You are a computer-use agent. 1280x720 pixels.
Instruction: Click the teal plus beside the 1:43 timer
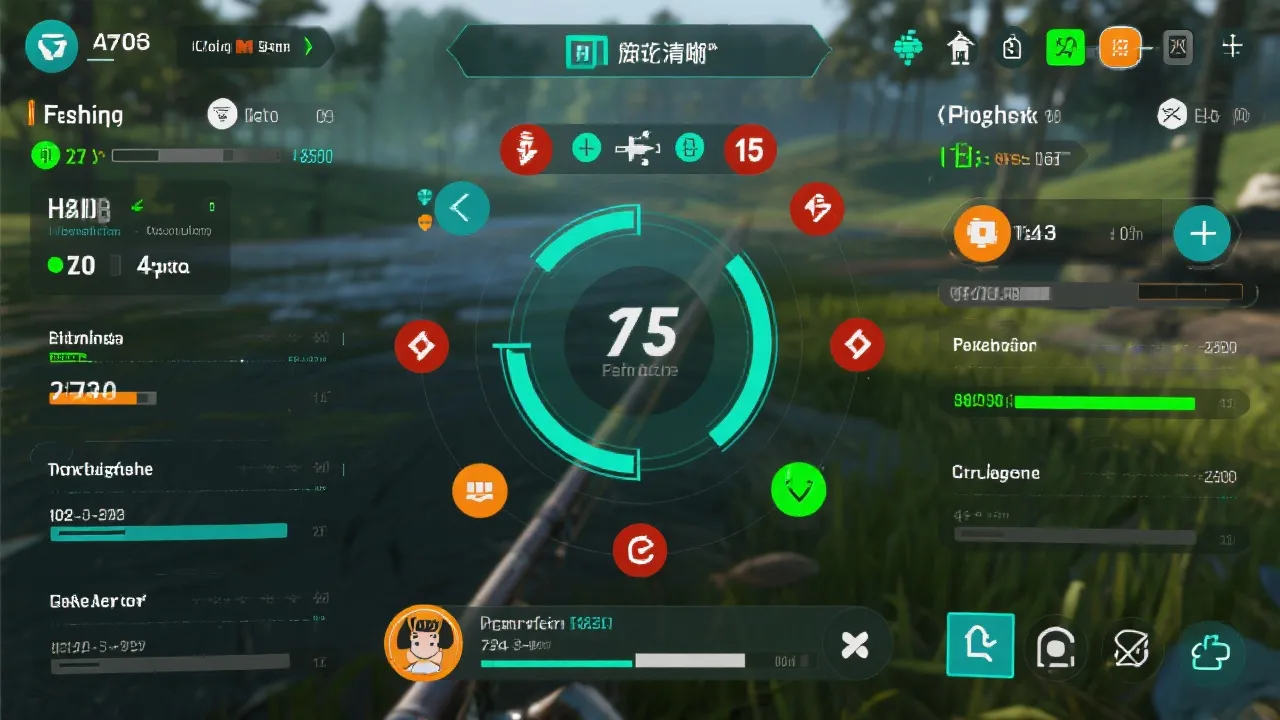click(x=1202, y=233)
